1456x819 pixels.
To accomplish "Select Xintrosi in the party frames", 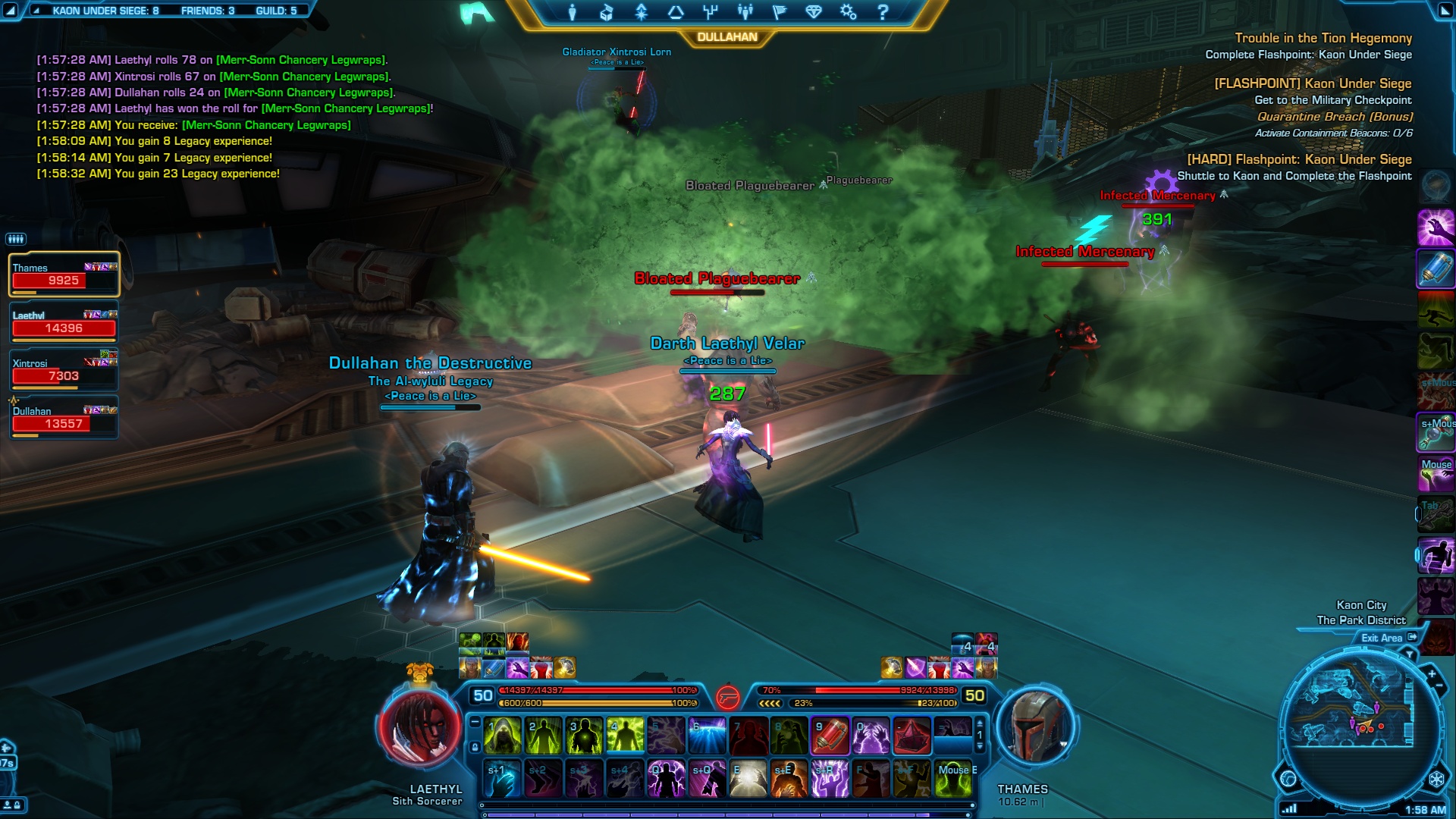I will (x=64, y=370).
